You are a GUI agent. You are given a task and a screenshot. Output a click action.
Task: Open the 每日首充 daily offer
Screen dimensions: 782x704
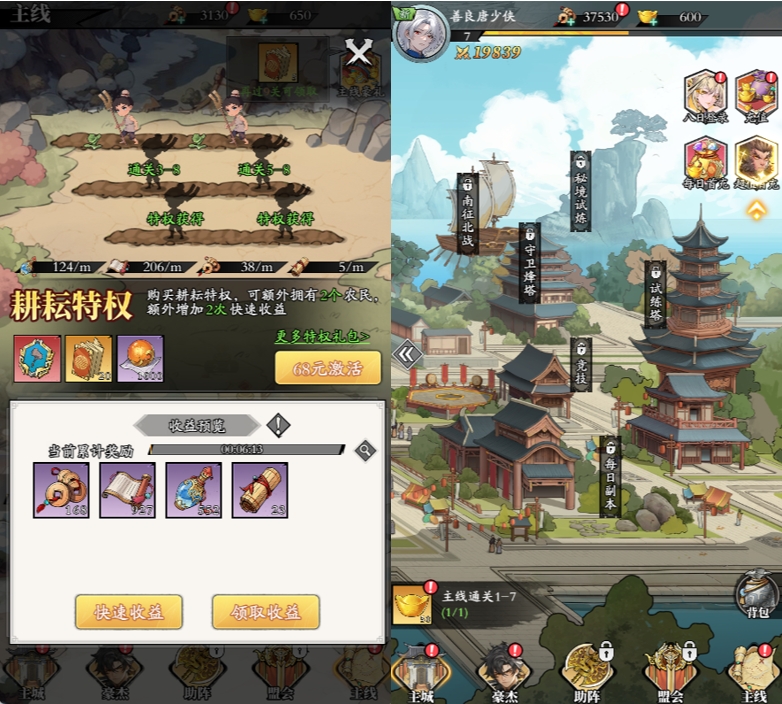(706, 162)
